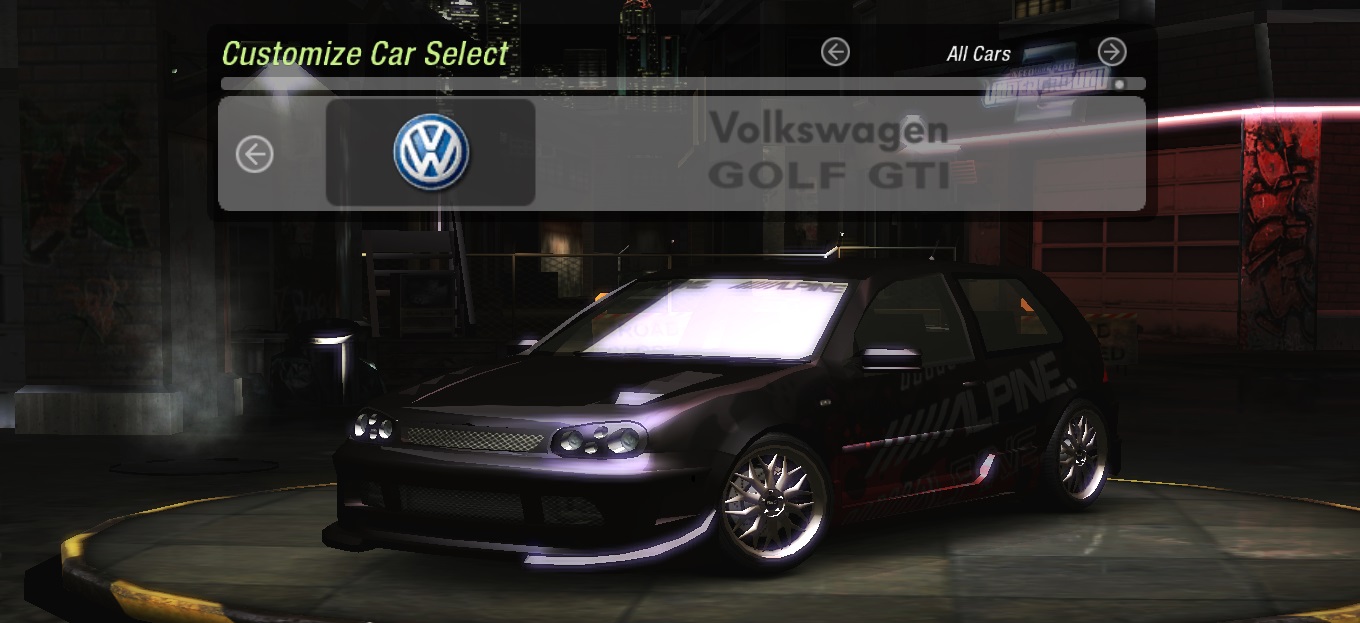Click the car list scroll bar

tap(682, 85)
